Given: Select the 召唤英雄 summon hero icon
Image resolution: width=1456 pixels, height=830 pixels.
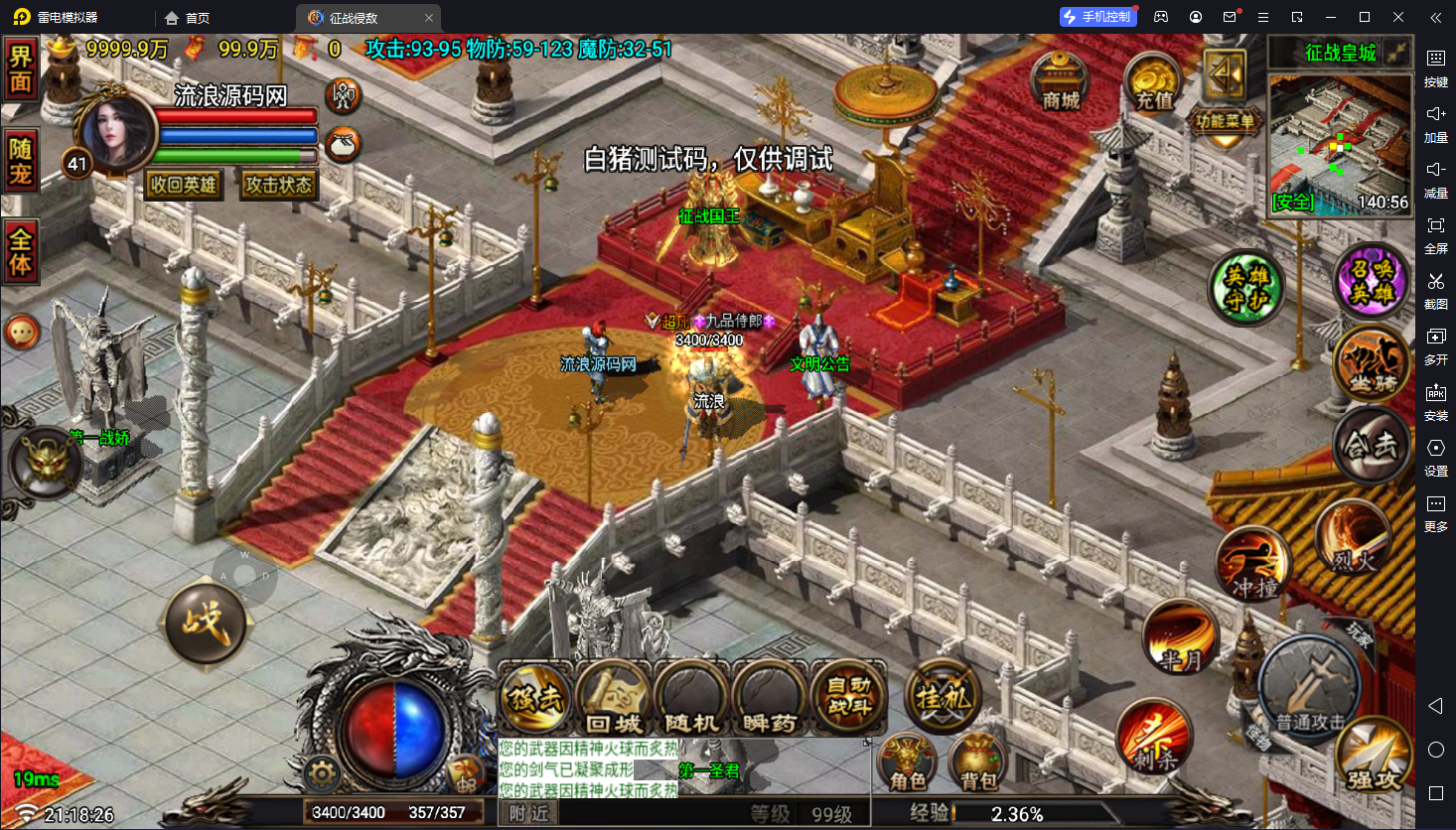Looking at the screenshot, I should click(1371, 281).
